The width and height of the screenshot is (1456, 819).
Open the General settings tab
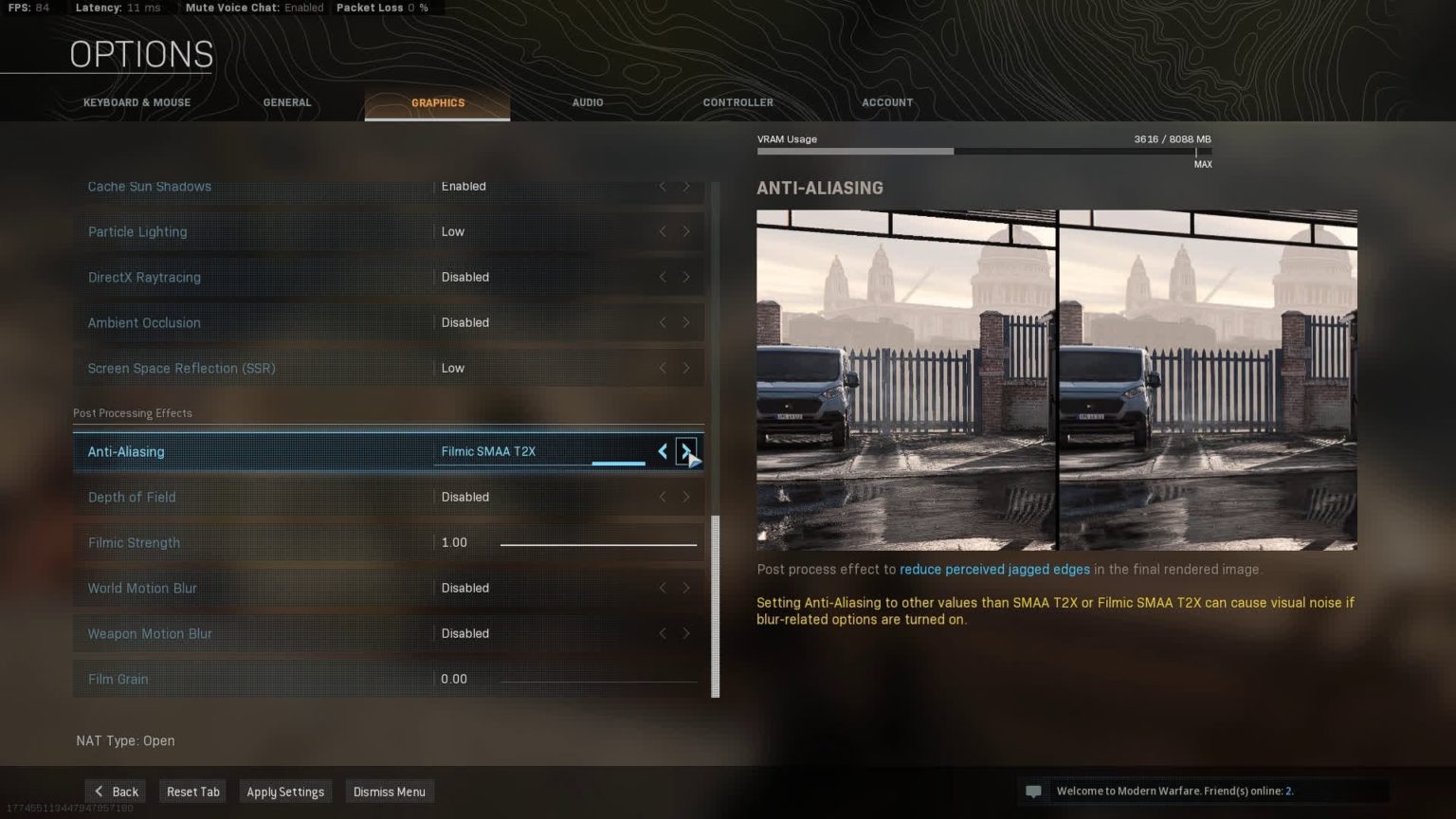tap(287, 102)
